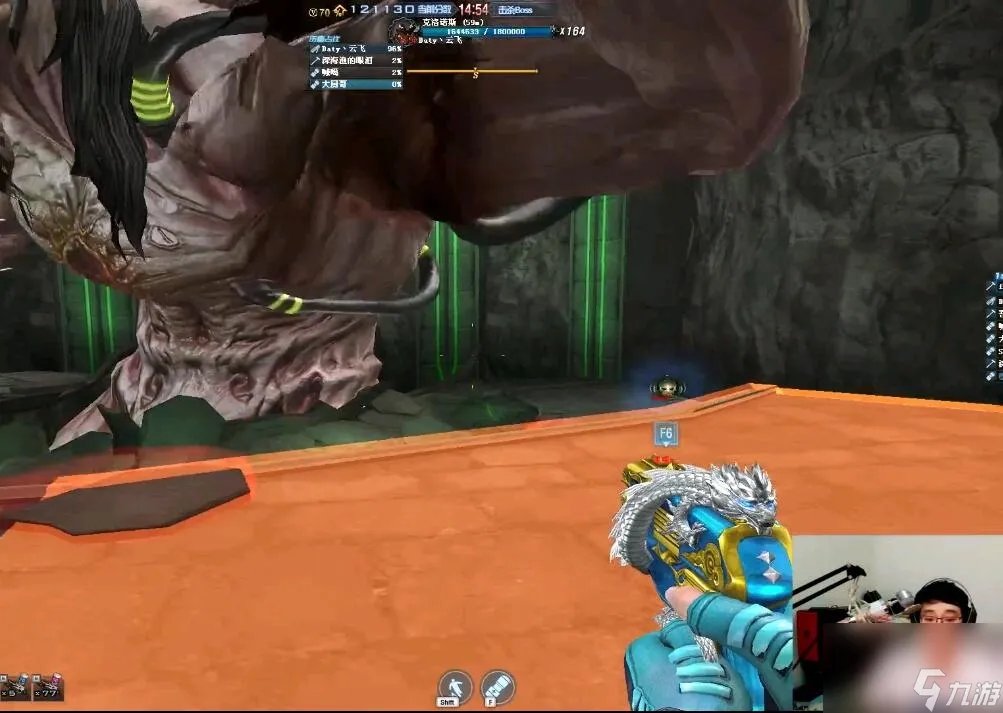The image size is (1003, 713).
Task: Select the x77 consumable item slot
Action: (x=48, y=686)
